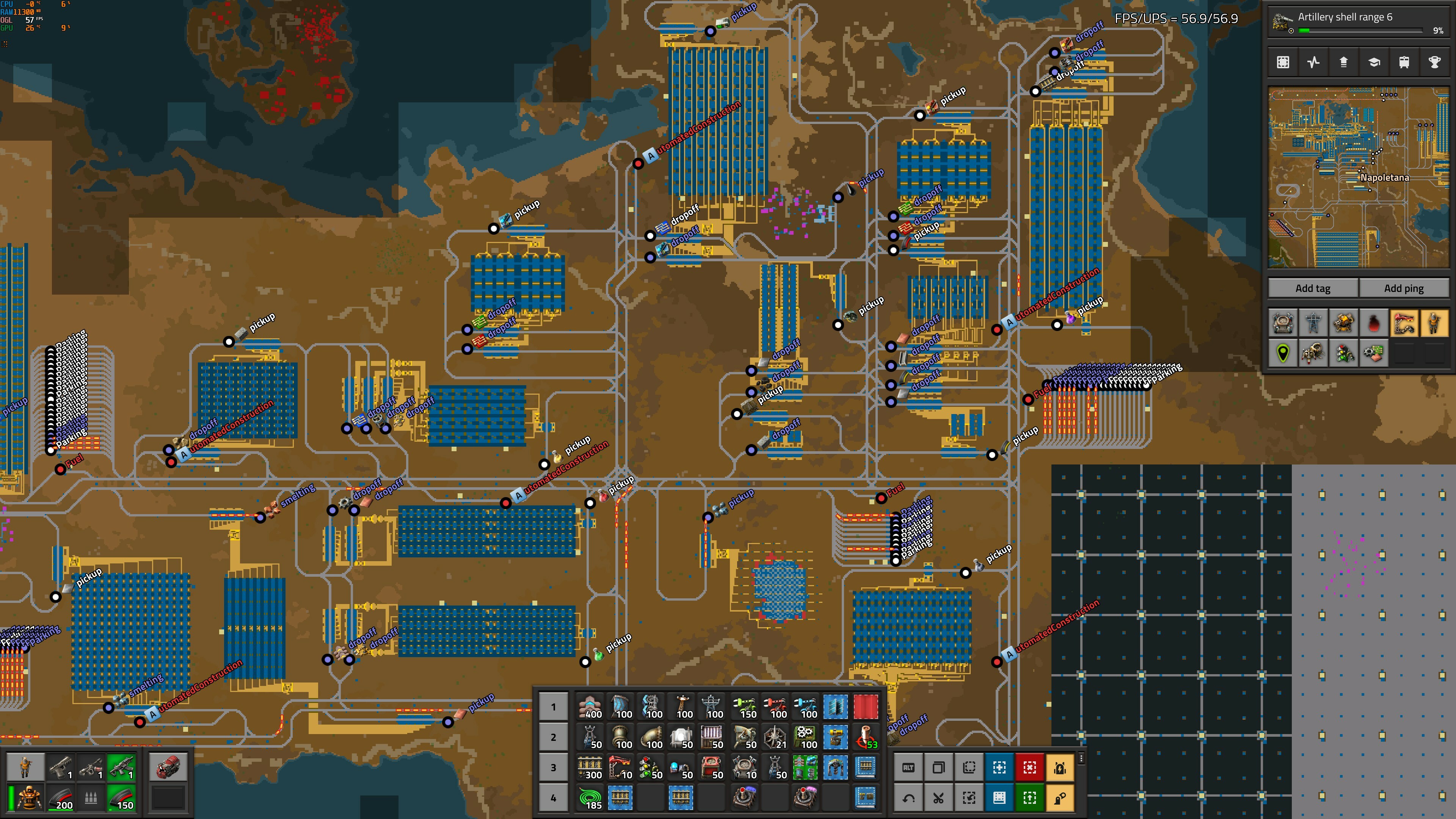This screenshot has width=1456, height=819.
Task: Select the rail stack of 300
Action: (x=590, y=767)
